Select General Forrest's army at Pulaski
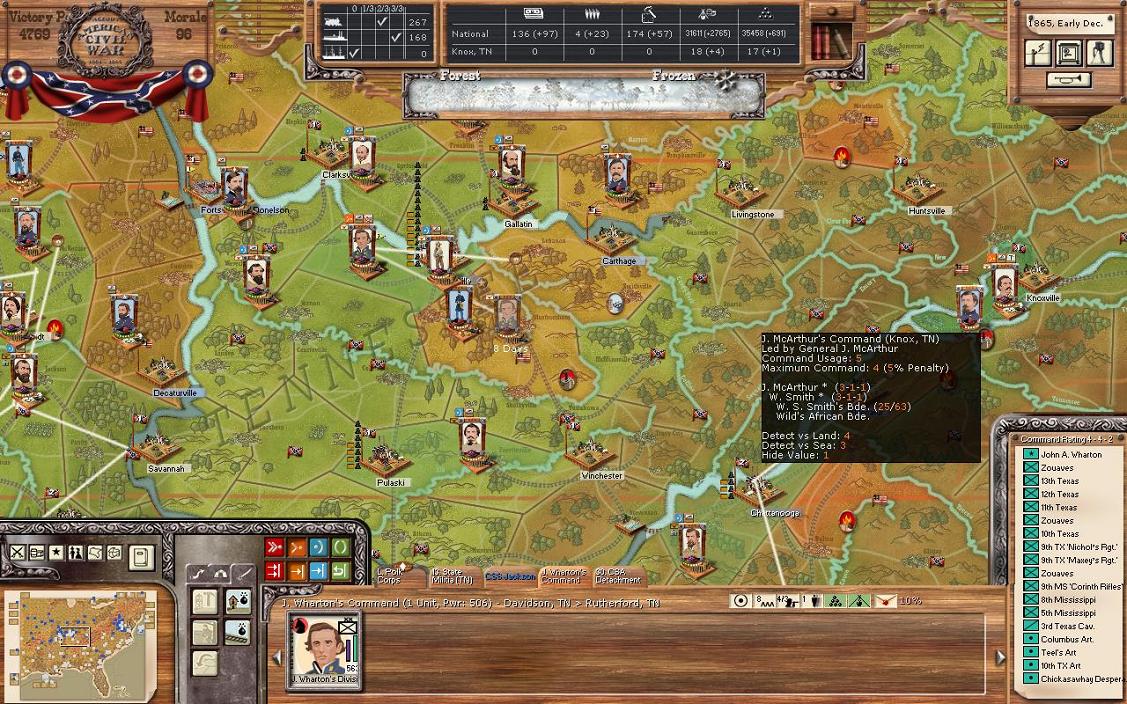The height and width of the screenshot is (704, 1127). click(x=474, y=438)
